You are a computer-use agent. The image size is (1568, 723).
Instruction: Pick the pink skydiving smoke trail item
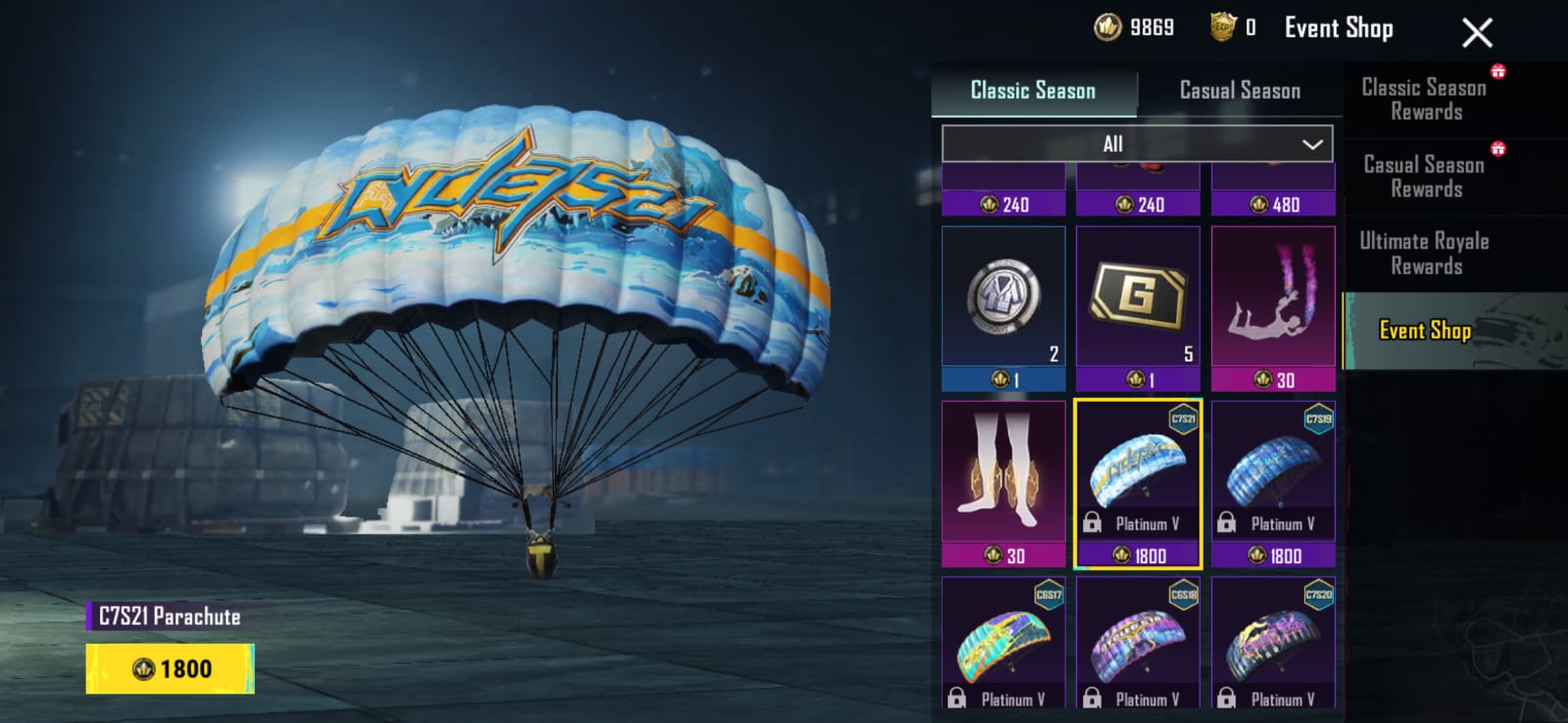pyautogui.click(x=1273, y=309)
